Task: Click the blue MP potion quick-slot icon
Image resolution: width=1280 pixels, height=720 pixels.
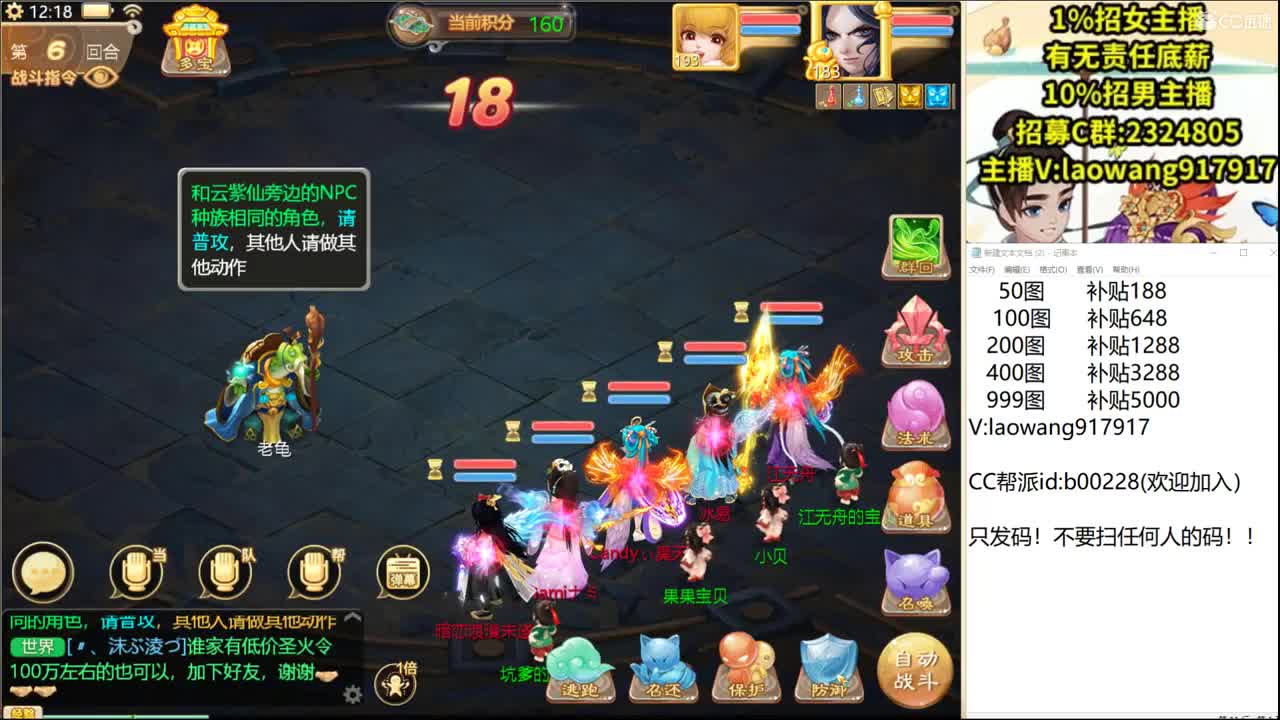Action: tap(855, 97)
